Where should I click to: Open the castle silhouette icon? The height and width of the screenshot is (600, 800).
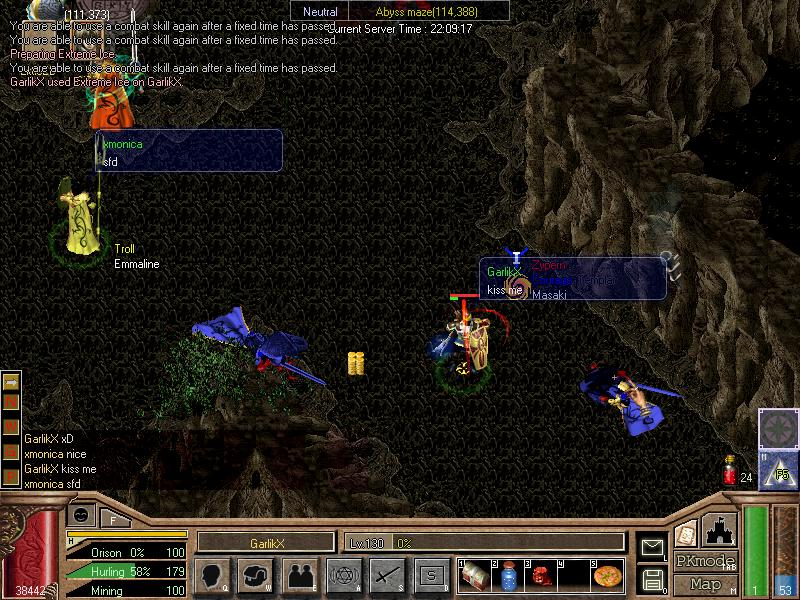pos(722,529)
